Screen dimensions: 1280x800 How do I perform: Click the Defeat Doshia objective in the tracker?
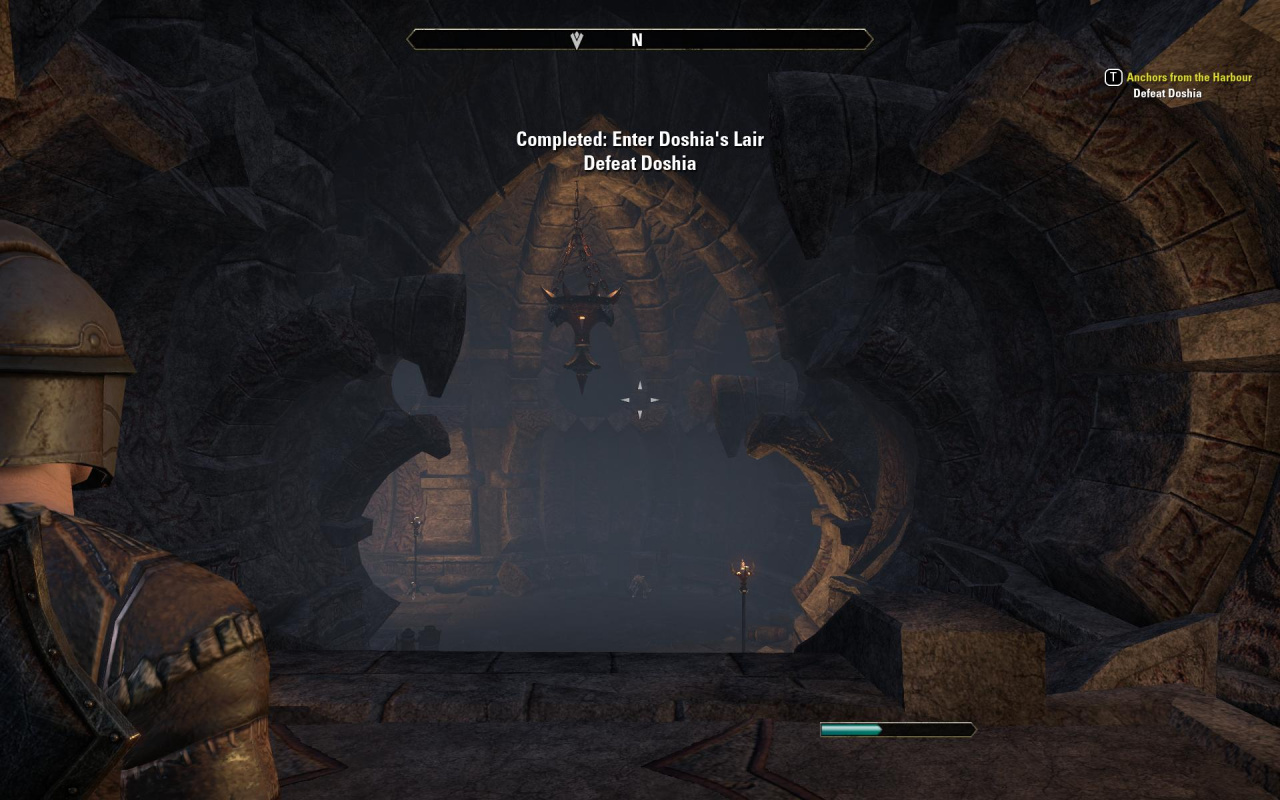[1166, 94]
